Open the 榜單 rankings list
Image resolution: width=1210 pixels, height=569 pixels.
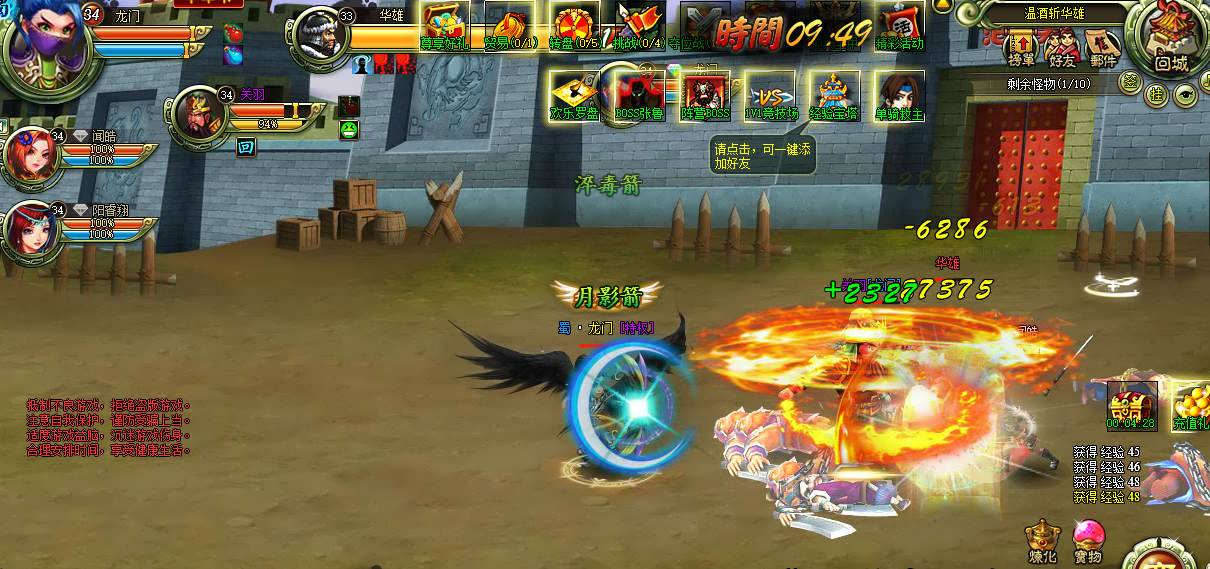point(1022,47)
